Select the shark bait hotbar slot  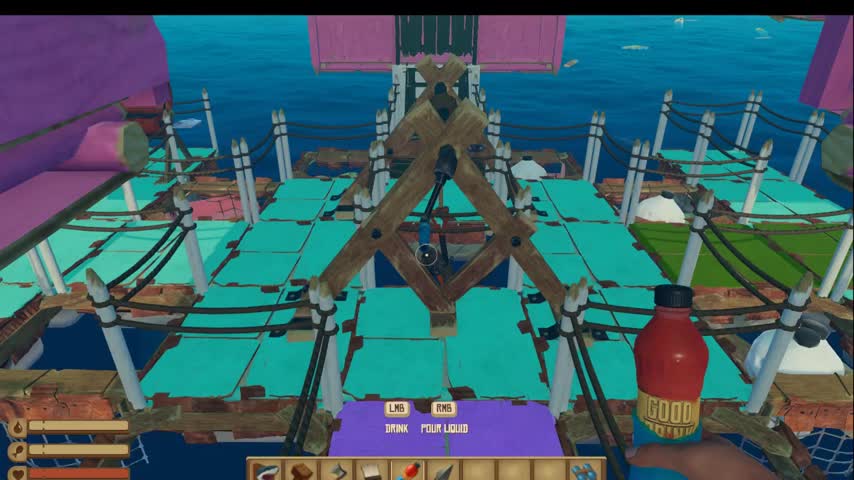coord(264,470)
